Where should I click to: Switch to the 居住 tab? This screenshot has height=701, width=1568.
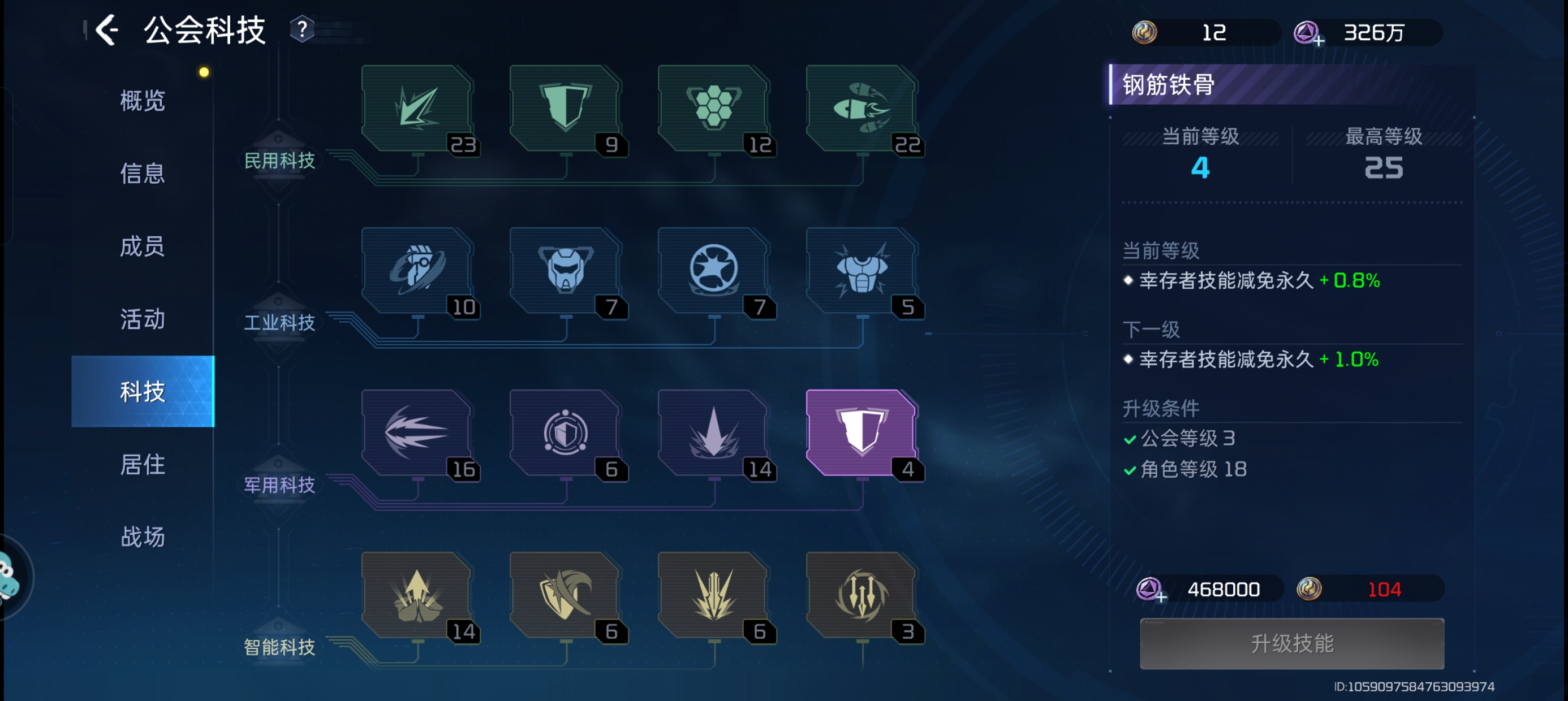[143, 464]
